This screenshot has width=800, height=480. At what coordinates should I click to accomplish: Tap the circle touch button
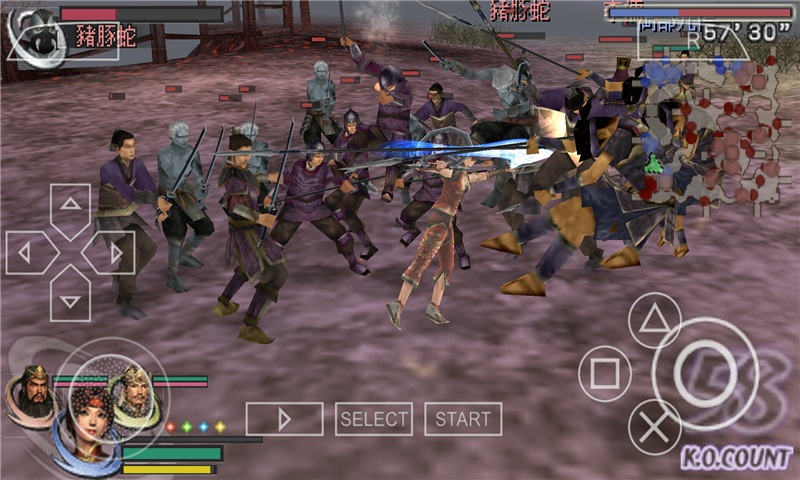click(x=705, y=374)
